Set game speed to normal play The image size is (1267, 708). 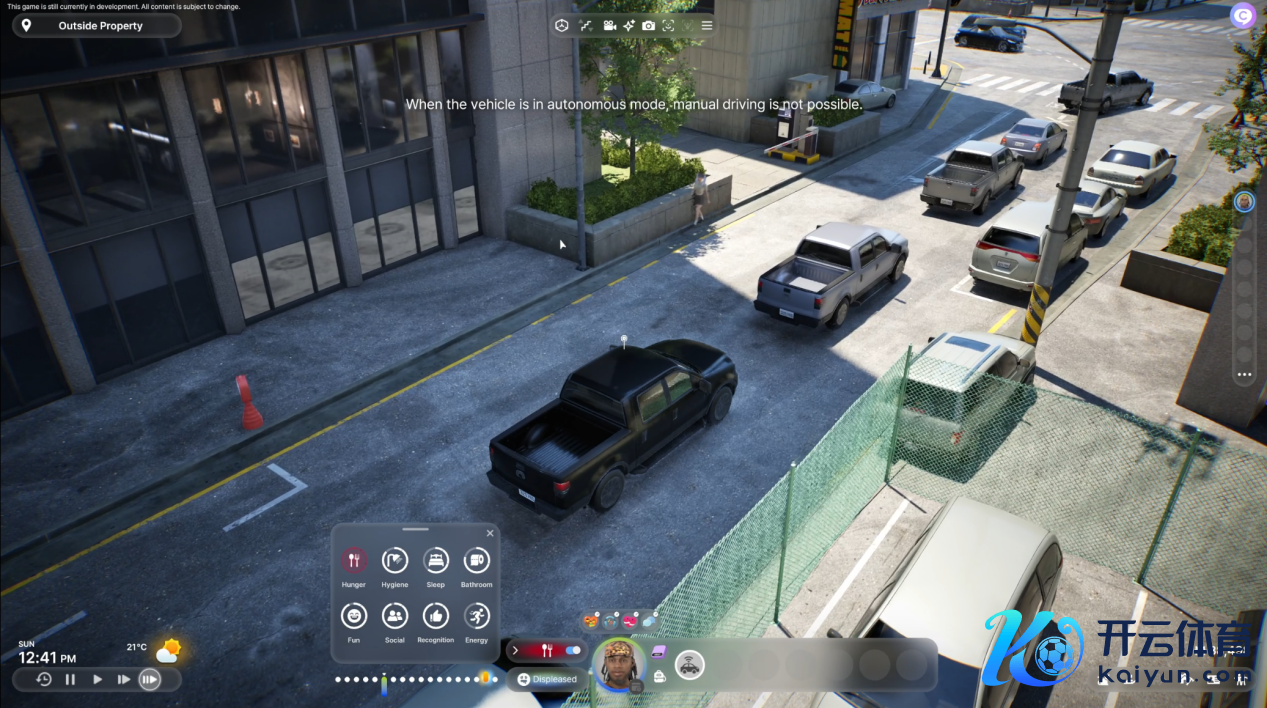pos(97,680)
